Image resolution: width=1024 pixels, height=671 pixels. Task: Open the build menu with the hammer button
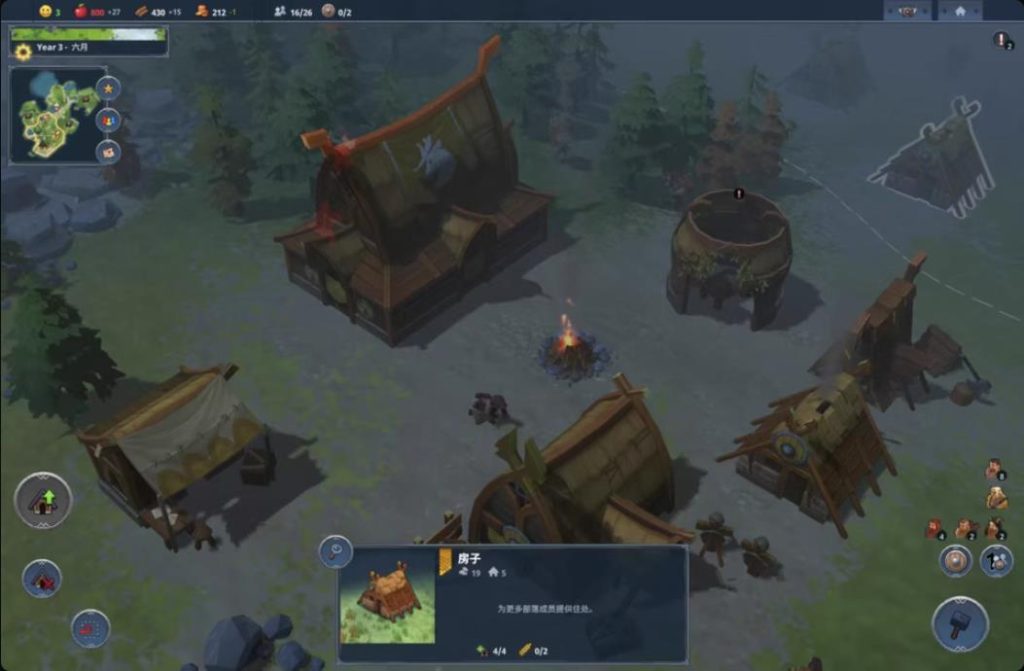tap(960, 624)
